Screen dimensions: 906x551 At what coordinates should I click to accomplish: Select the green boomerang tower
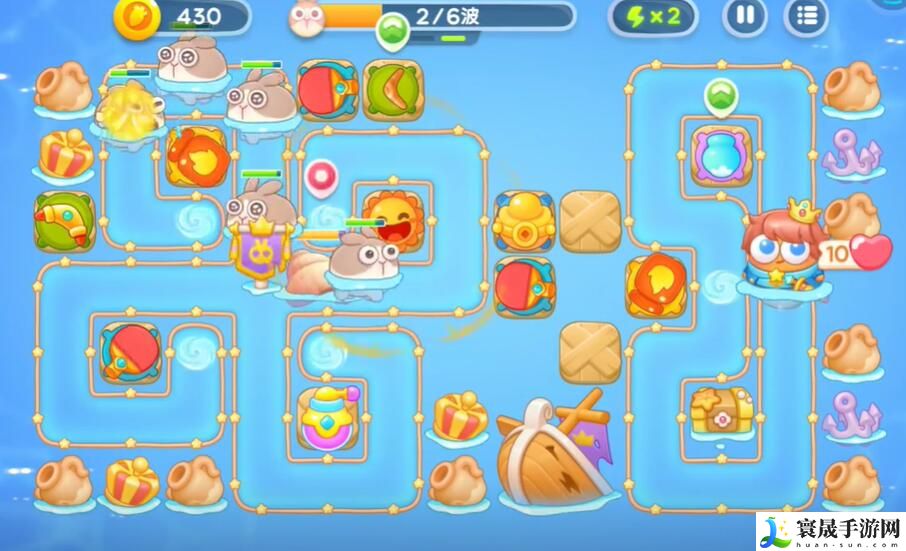pyautogui.click(x=392, y=90)
